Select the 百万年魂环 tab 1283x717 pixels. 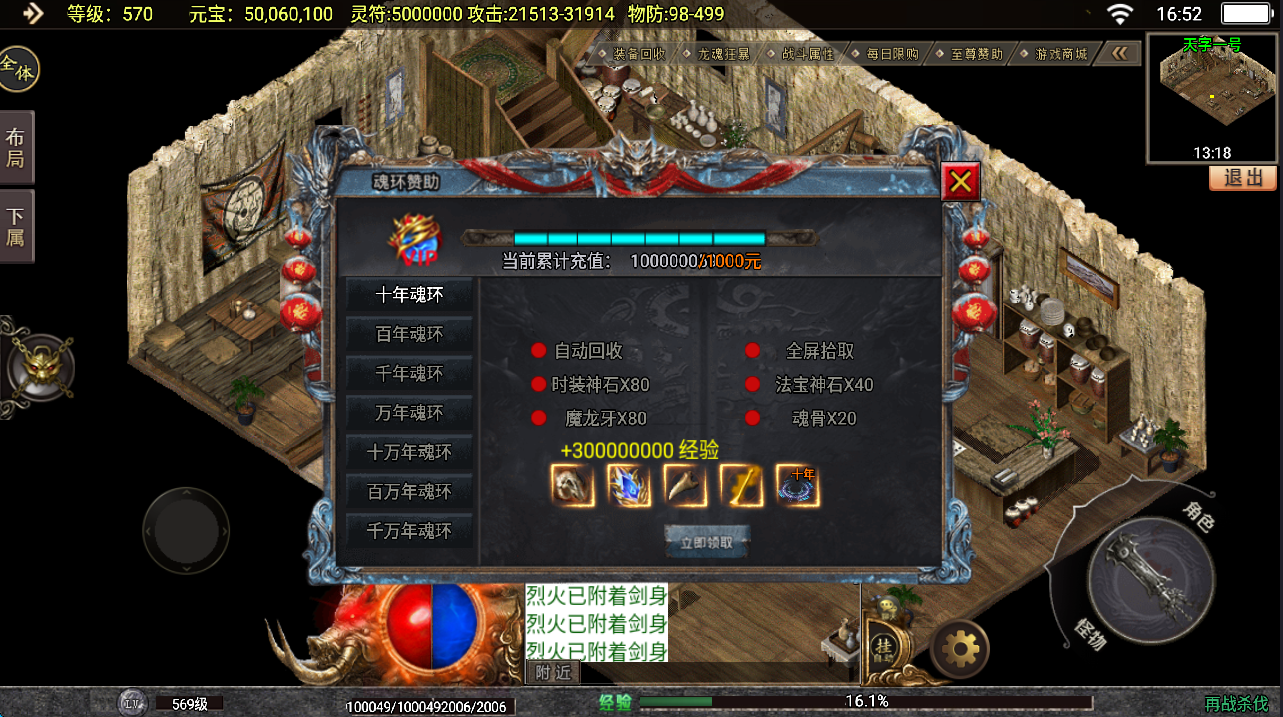click(409, 492)
